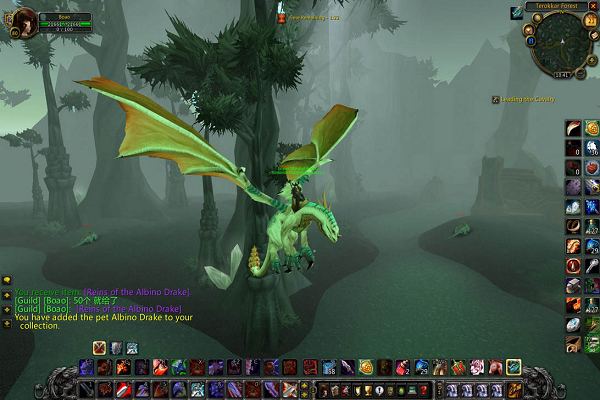Click the highlighted last slot of the upper bar

(513, 368)
